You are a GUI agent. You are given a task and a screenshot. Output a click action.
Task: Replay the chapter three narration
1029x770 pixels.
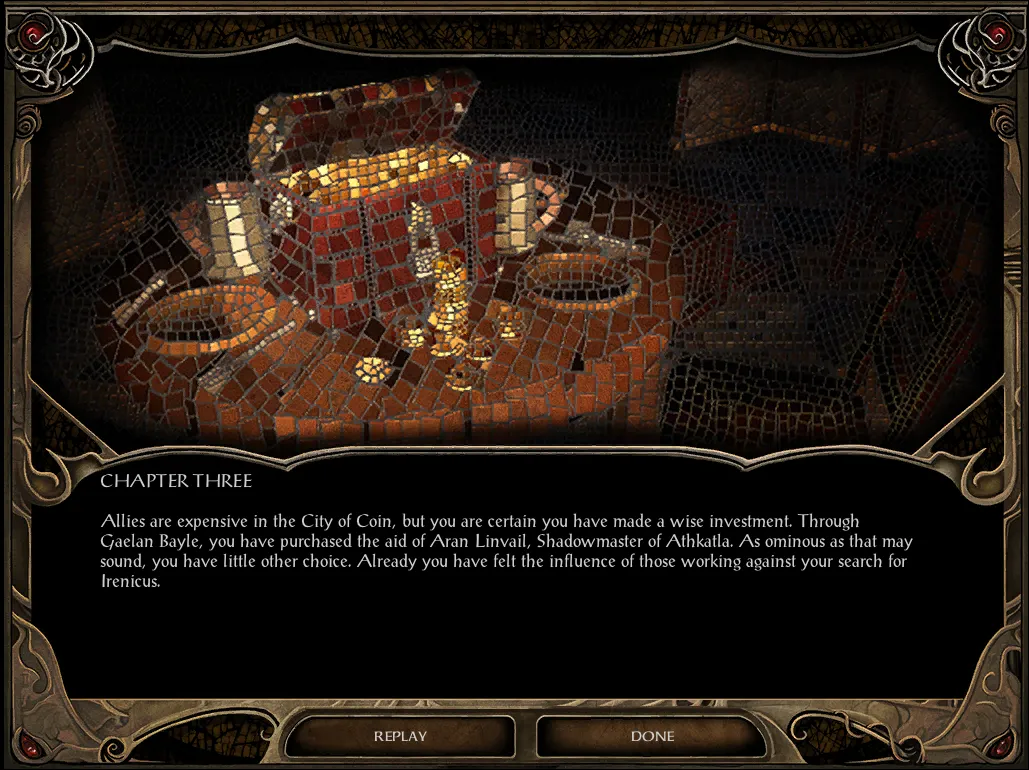[400, 737]
